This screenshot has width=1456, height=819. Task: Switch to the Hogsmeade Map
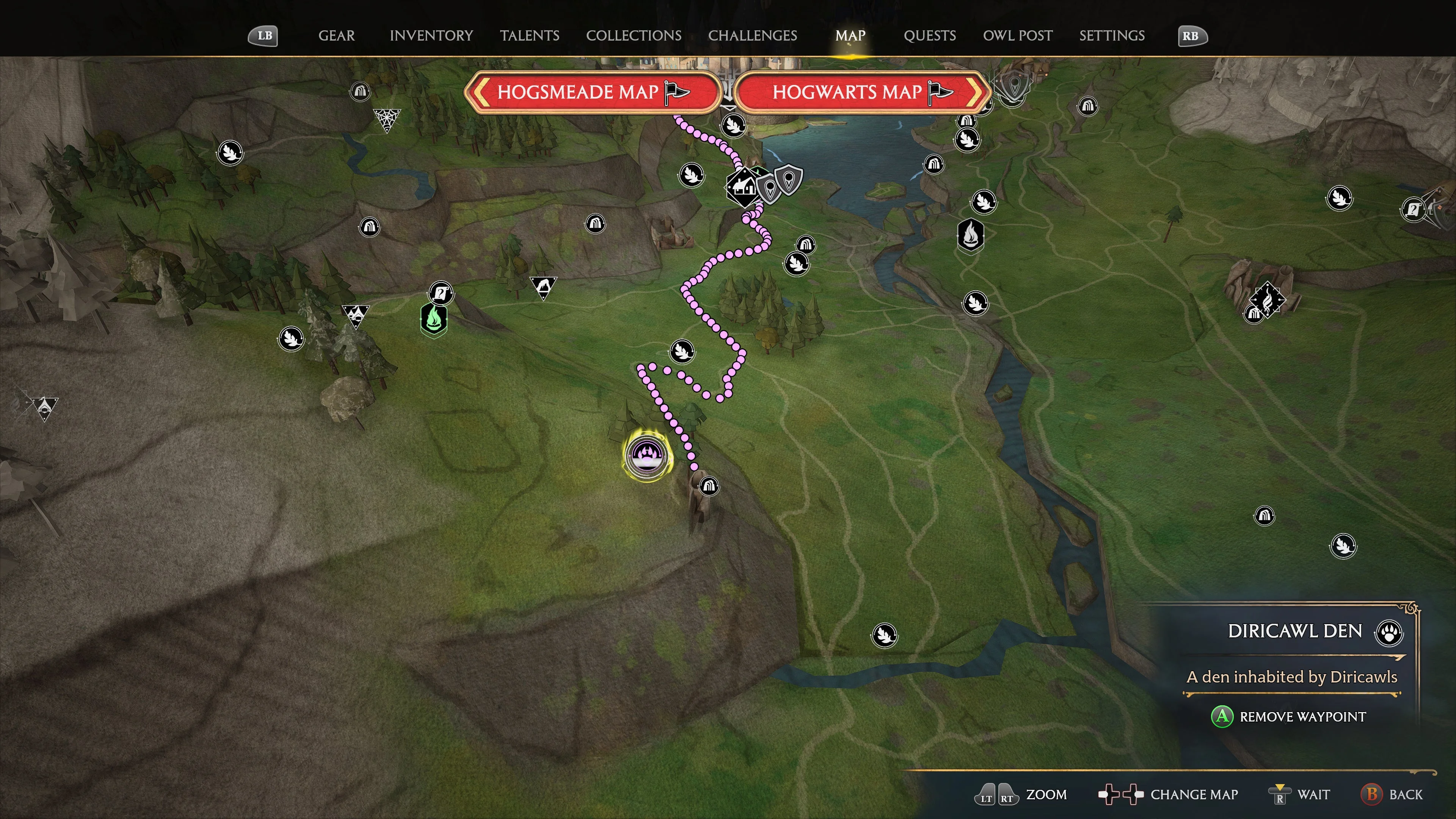click(592, 92)
